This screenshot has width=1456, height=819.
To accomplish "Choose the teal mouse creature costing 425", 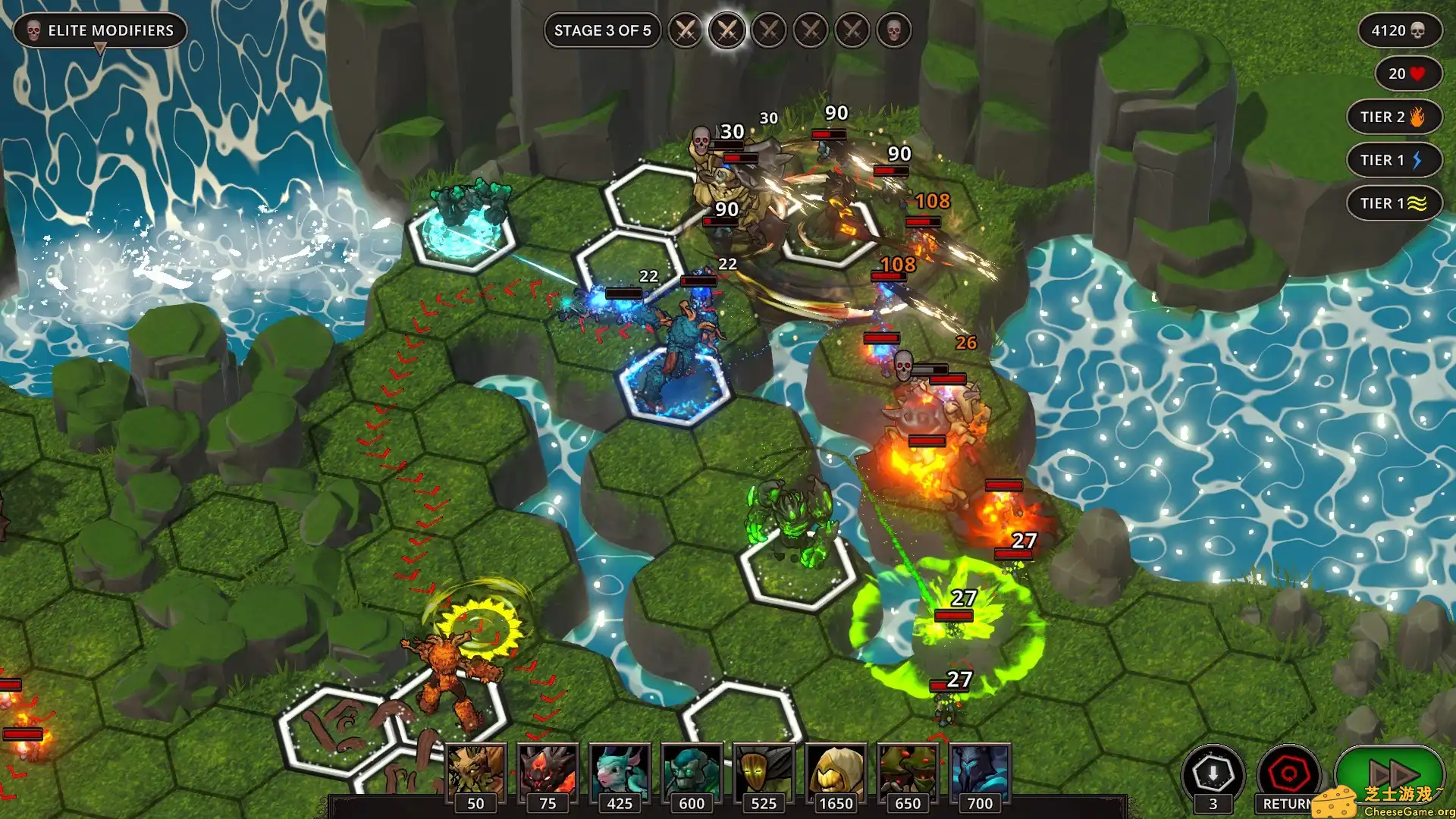I will (620, 772).
